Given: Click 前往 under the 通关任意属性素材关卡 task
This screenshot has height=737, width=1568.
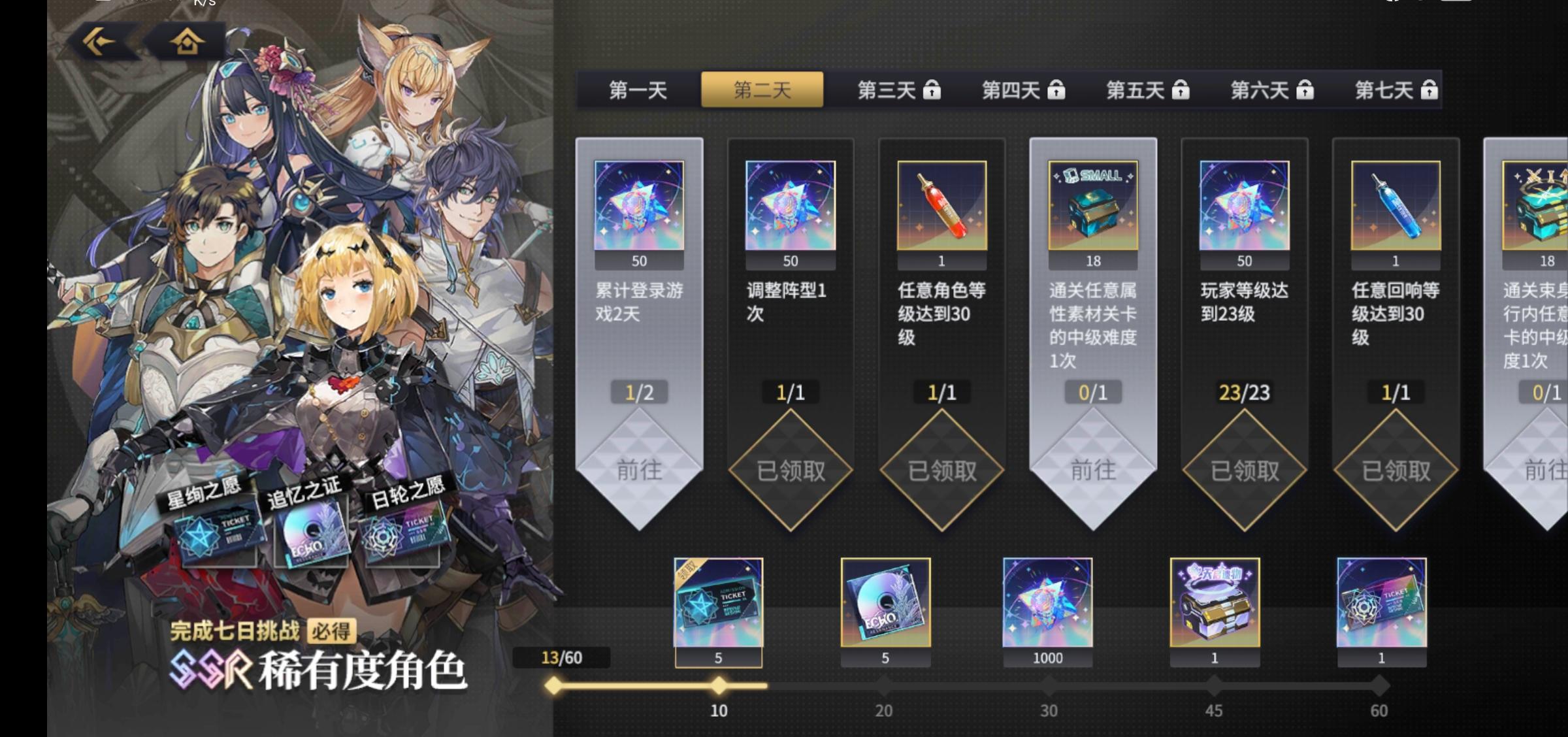Looking at the screenshot, I should click(1092, 469).
